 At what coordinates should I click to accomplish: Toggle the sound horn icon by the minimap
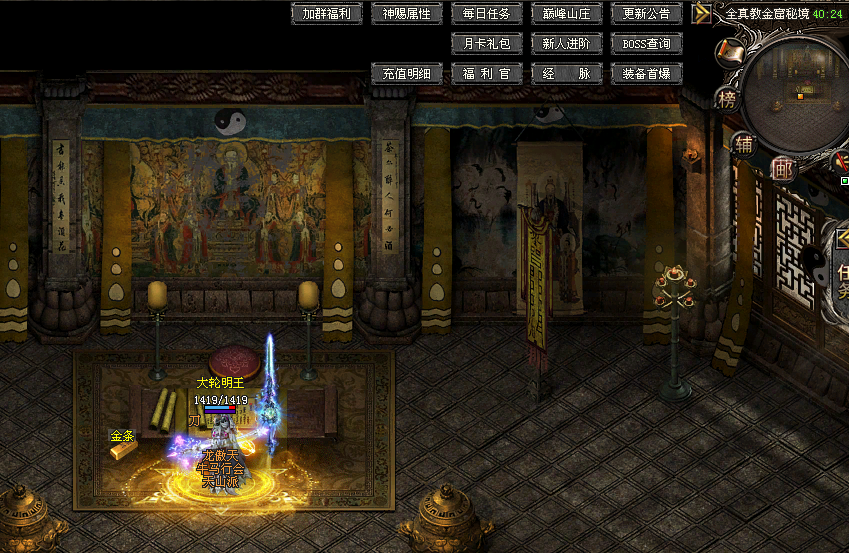841,160
